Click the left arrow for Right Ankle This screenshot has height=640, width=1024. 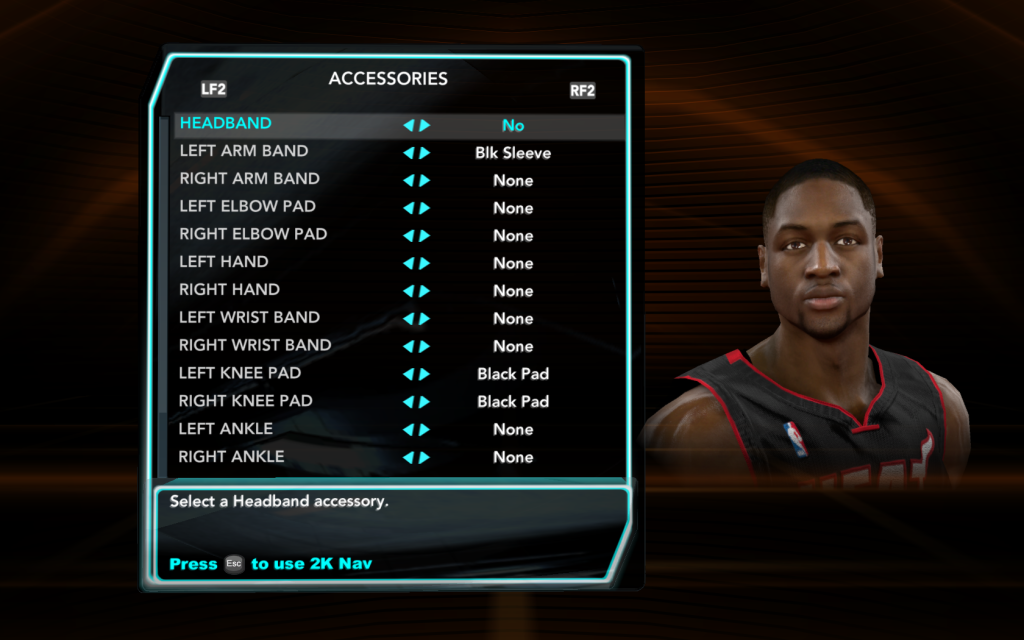click(408, 457)
